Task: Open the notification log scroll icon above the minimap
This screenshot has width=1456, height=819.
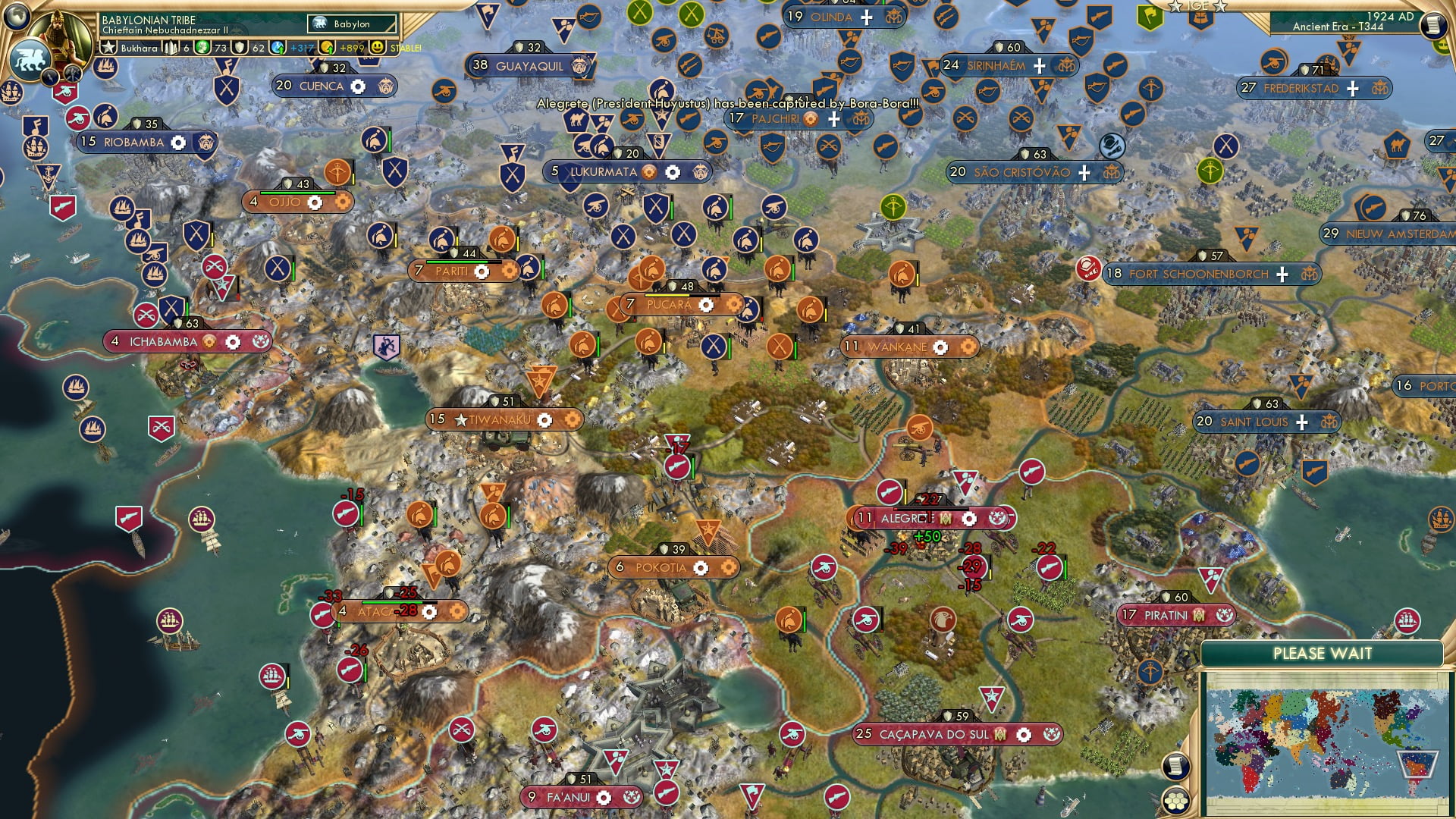Action: click(x=1177, y=766)
